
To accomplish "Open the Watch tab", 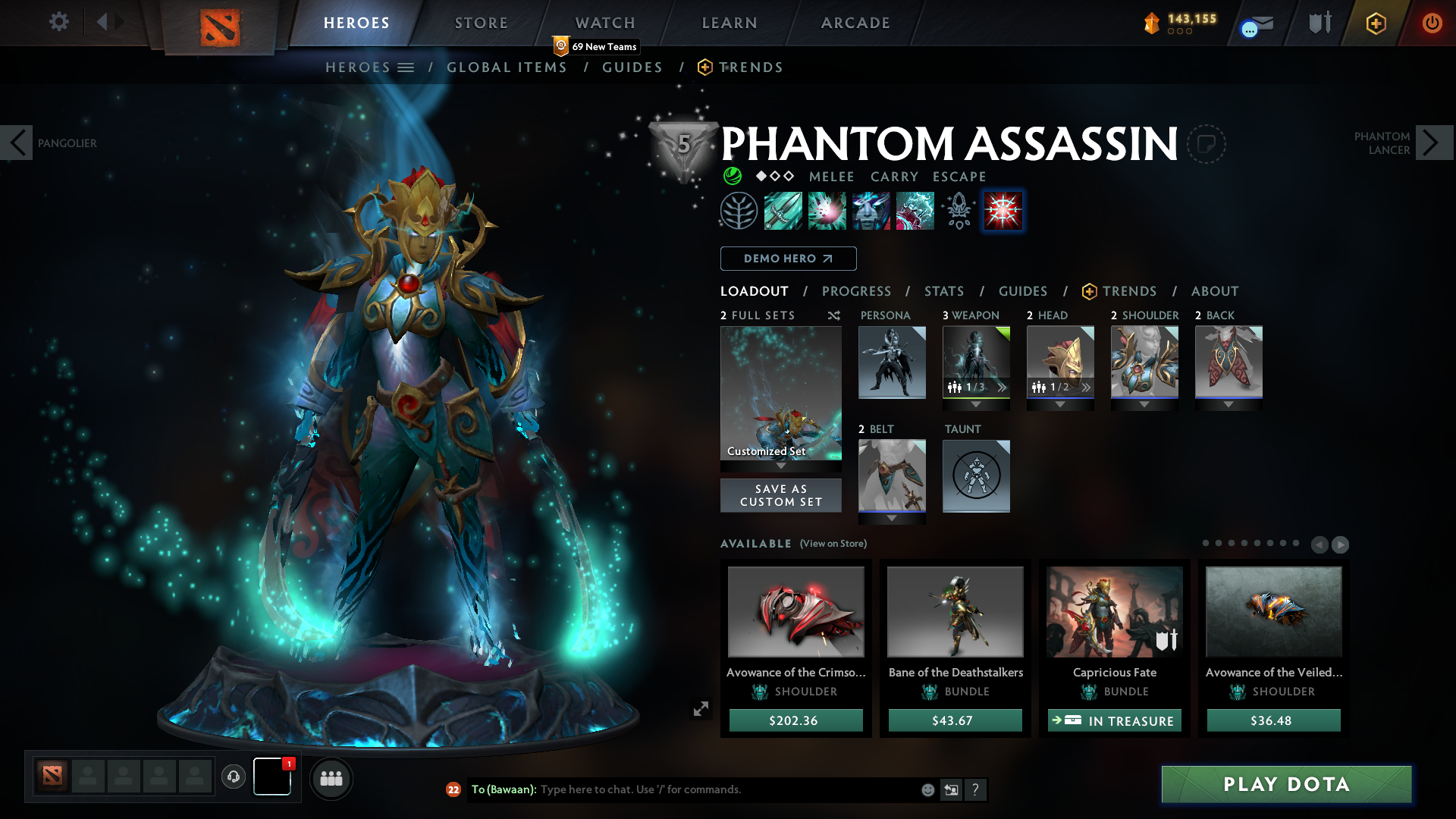I will click(x=605, y=23).
